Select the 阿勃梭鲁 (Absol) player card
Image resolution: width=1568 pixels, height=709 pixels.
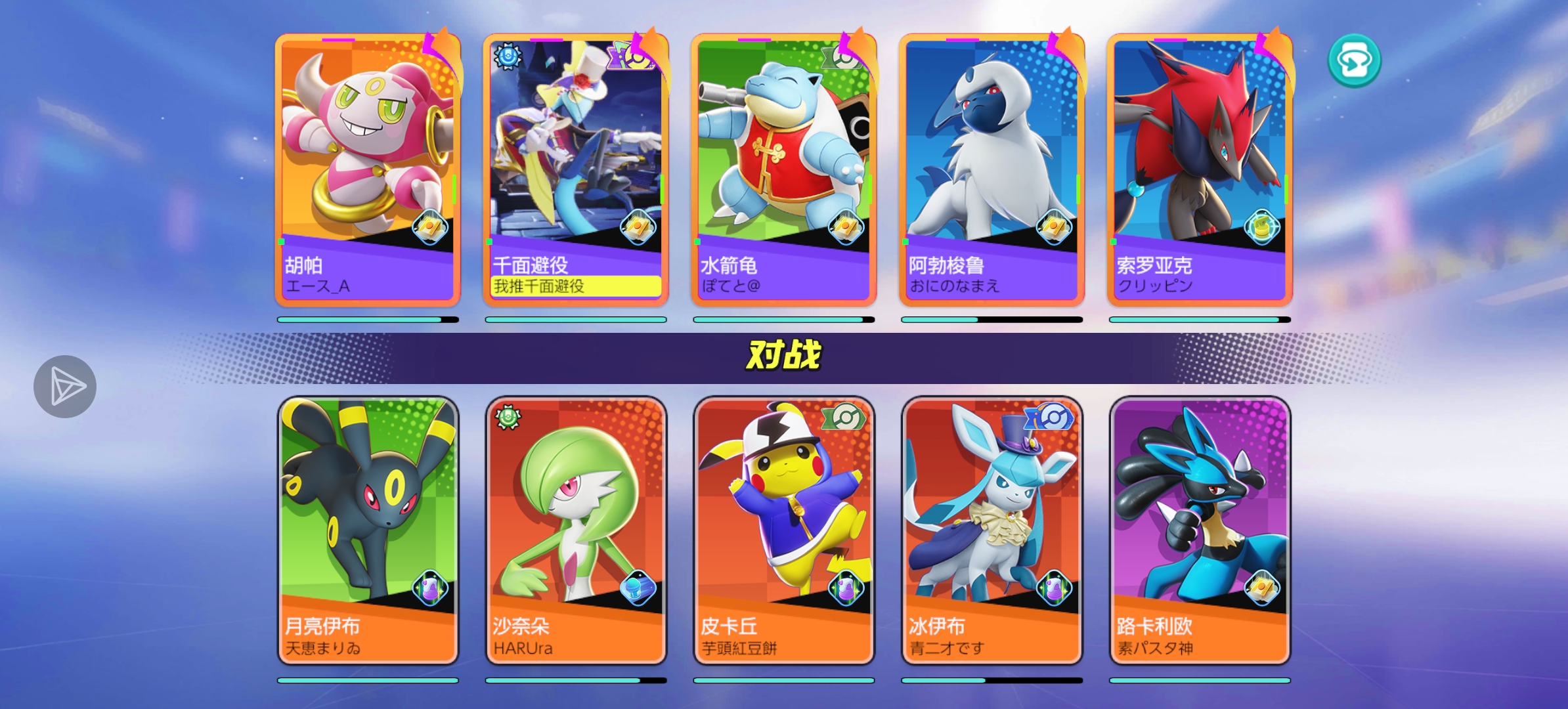point(991,171)
